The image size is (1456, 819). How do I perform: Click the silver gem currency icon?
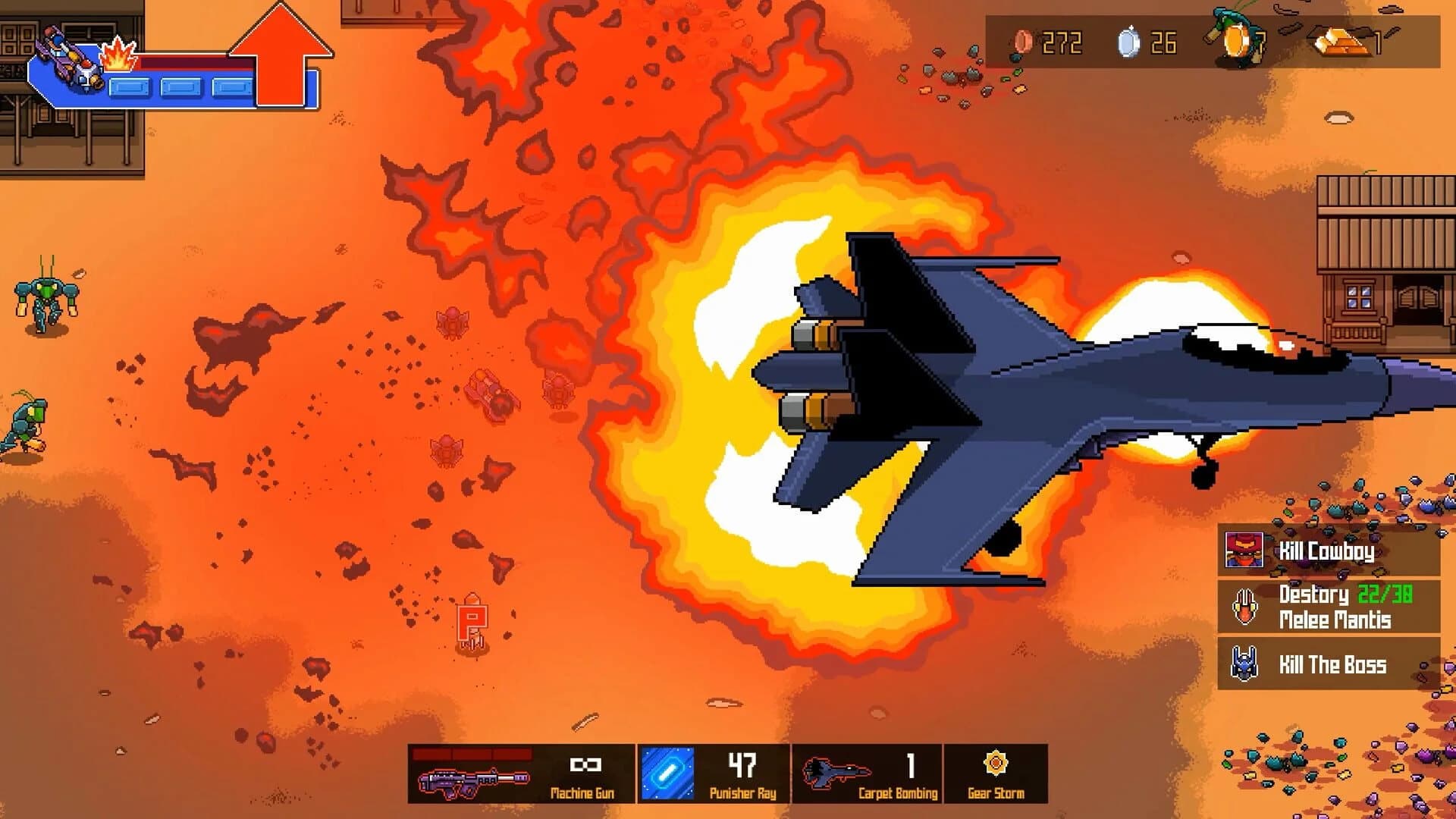[1128, 43]
